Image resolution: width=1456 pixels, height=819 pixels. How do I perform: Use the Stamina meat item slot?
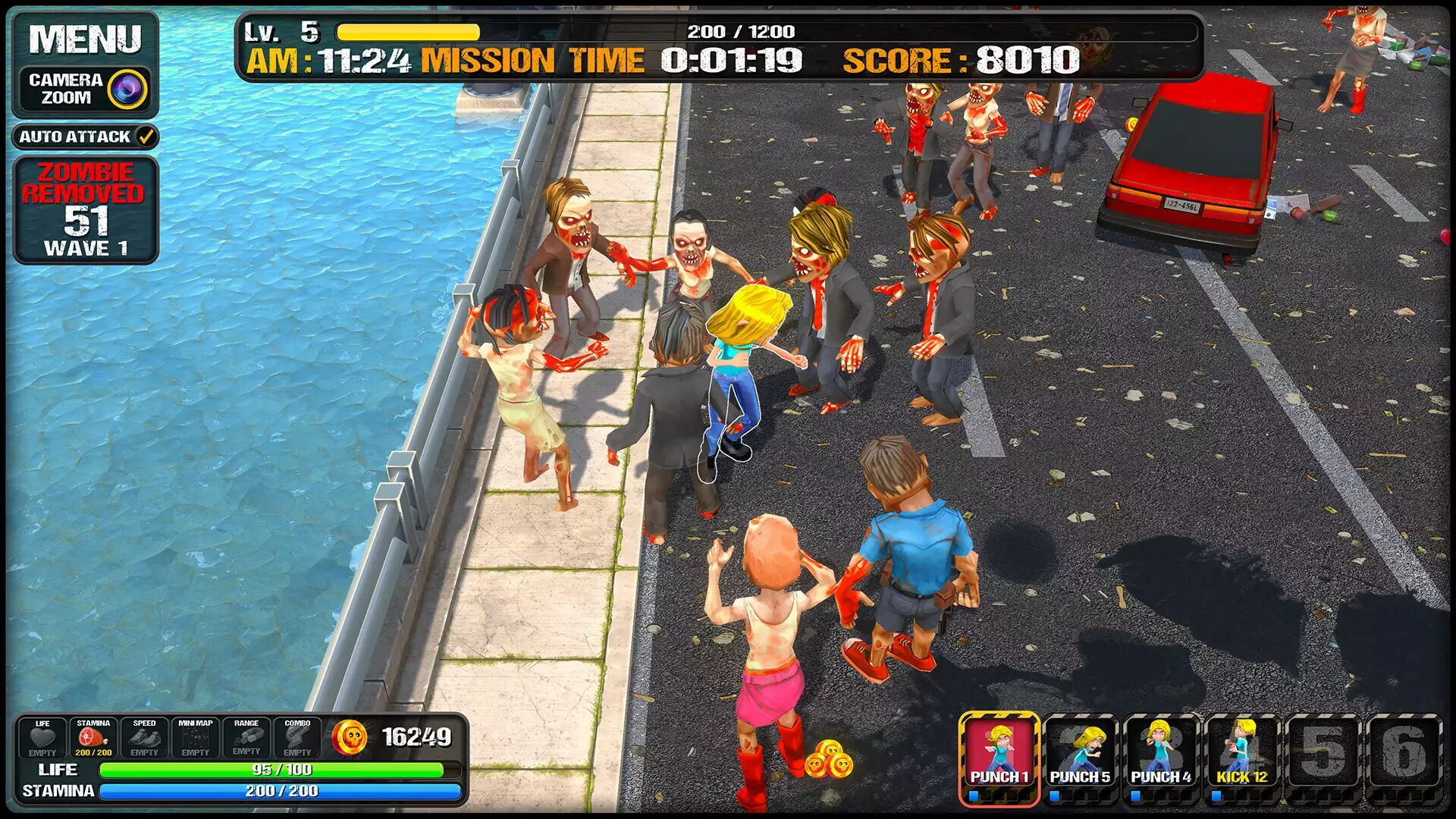click(x=93, y=738)
